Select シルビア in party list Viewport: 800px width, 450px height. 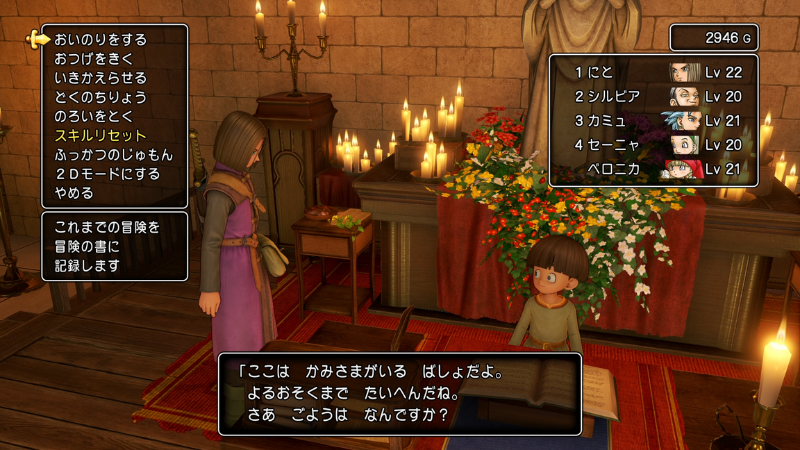(653, 96)
